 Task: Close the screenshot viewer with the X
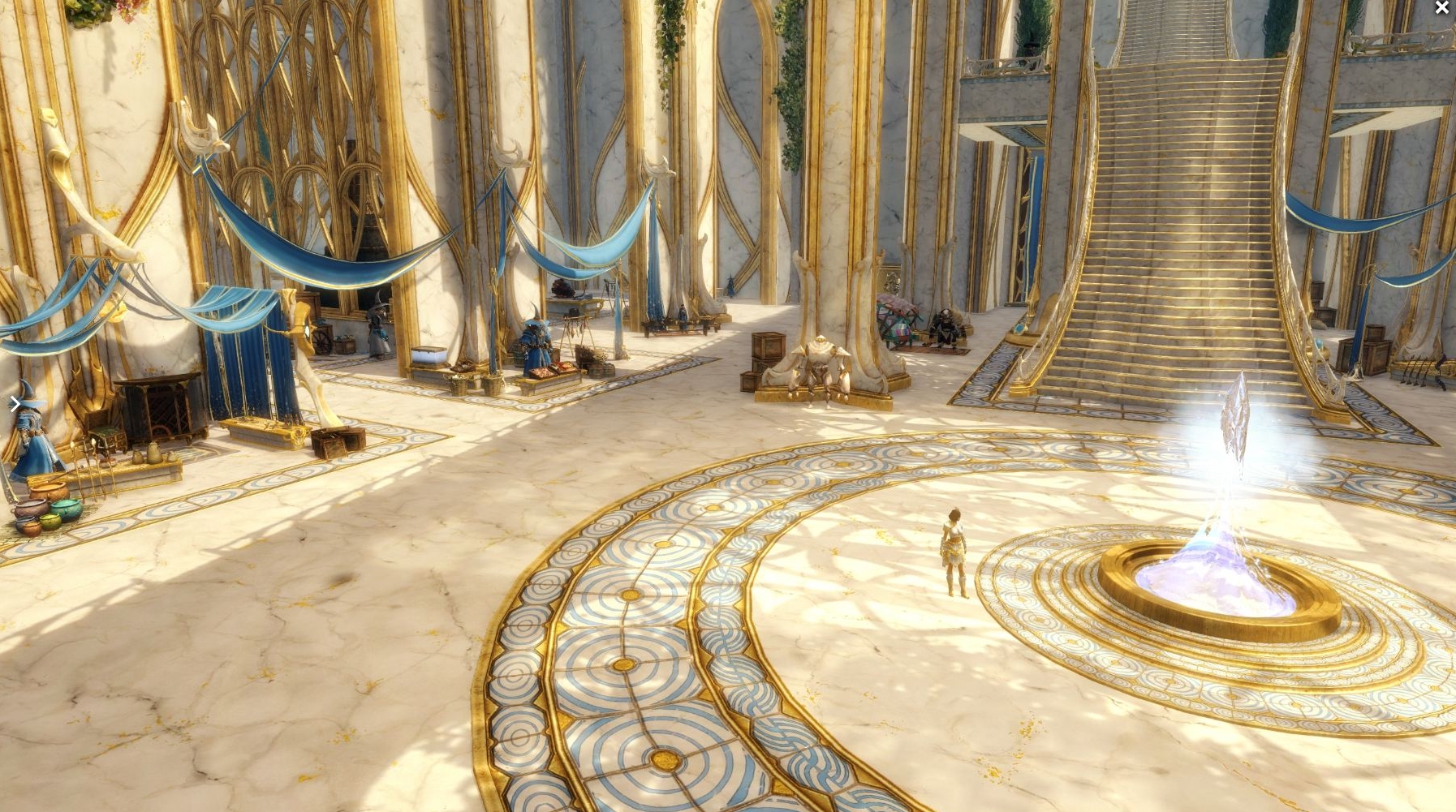pyautogui.click(x=1441, y=8)
